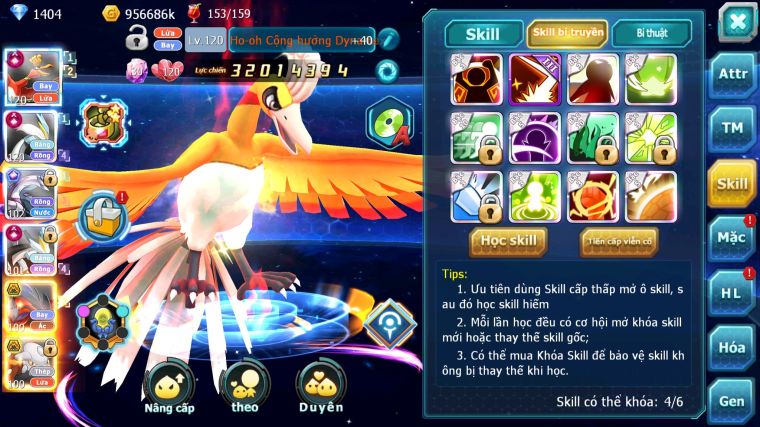Open the HL side tab
The image size is (760, 427).
tap(732, 292)
